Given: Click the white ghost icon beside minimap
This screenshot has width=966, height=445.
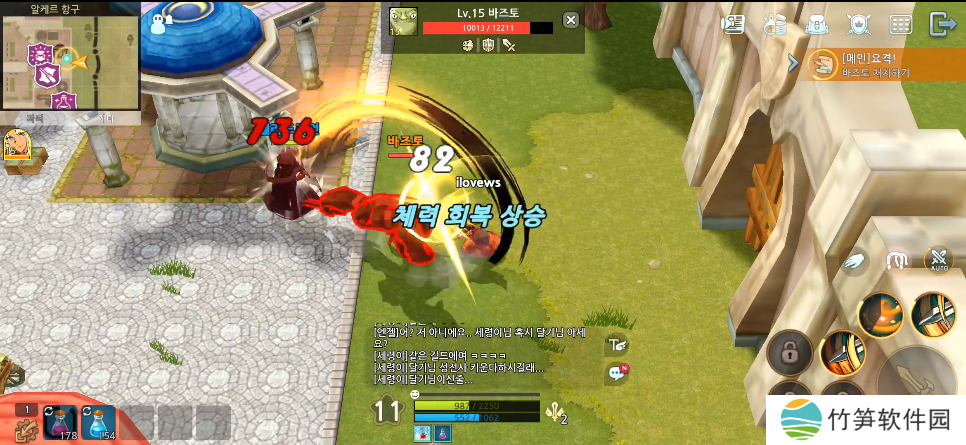Looking at the screenshot, I should coord(160,22).
